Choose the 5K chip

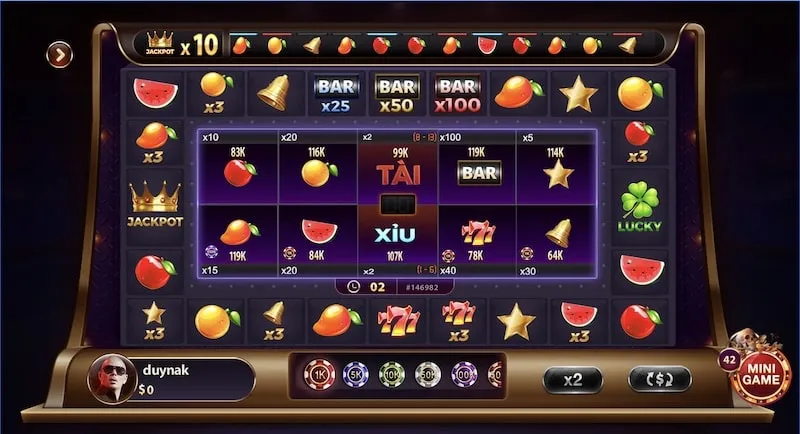point(356,375)
